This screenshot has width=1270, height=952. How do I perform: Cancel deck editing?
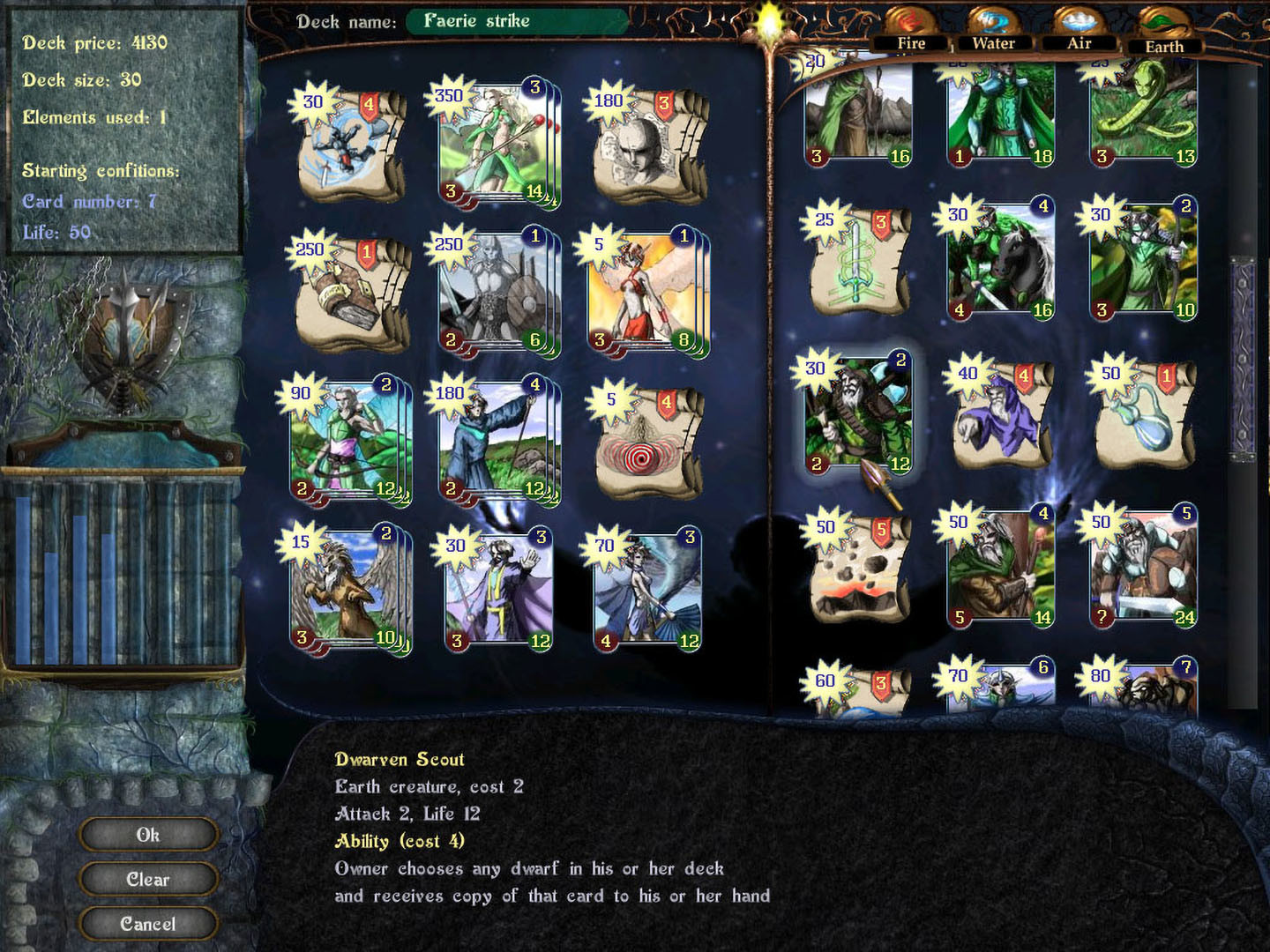coord(147,924)
